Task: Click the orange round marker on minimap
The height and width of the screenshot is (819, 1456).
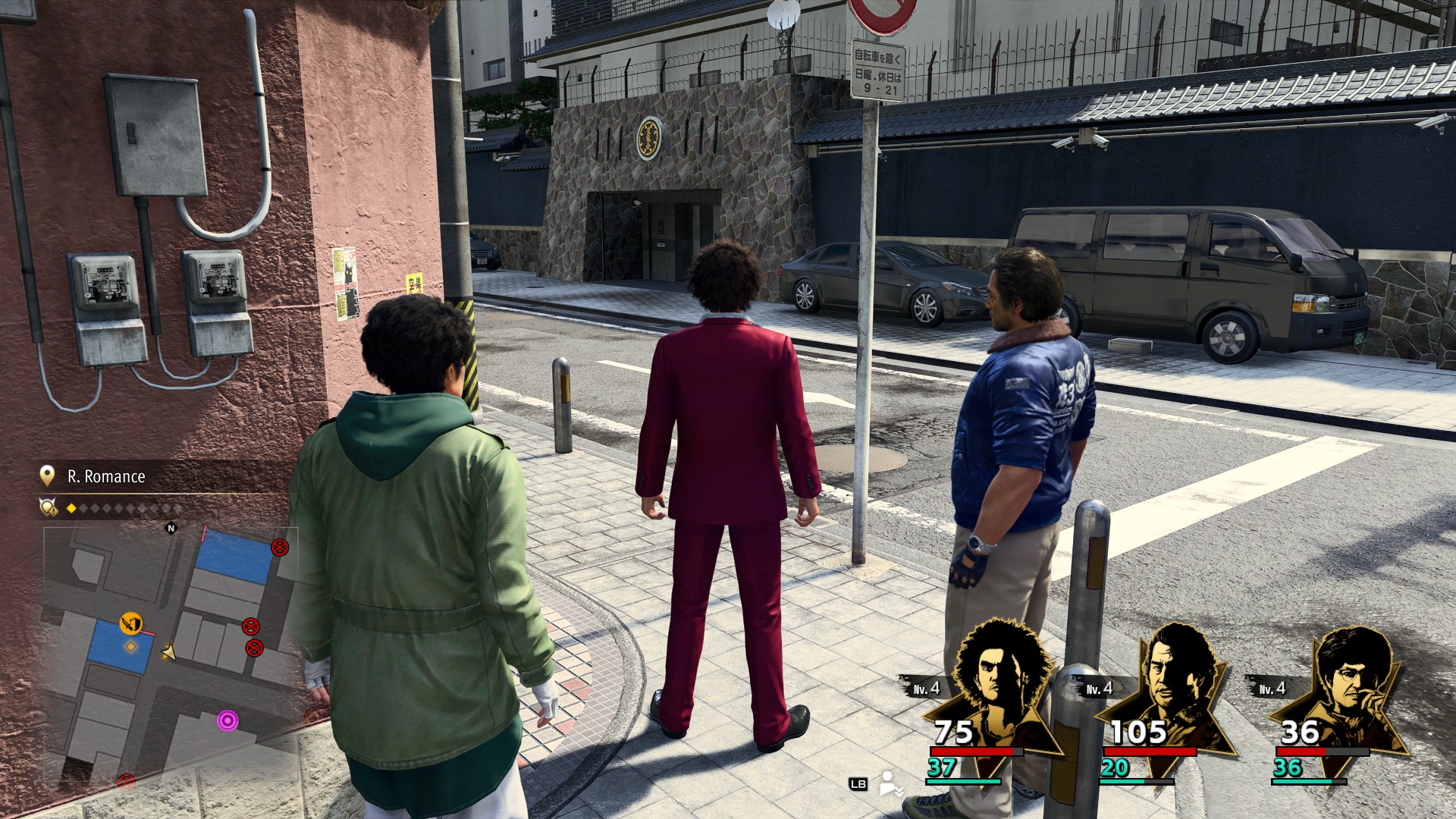Action: 130,623
